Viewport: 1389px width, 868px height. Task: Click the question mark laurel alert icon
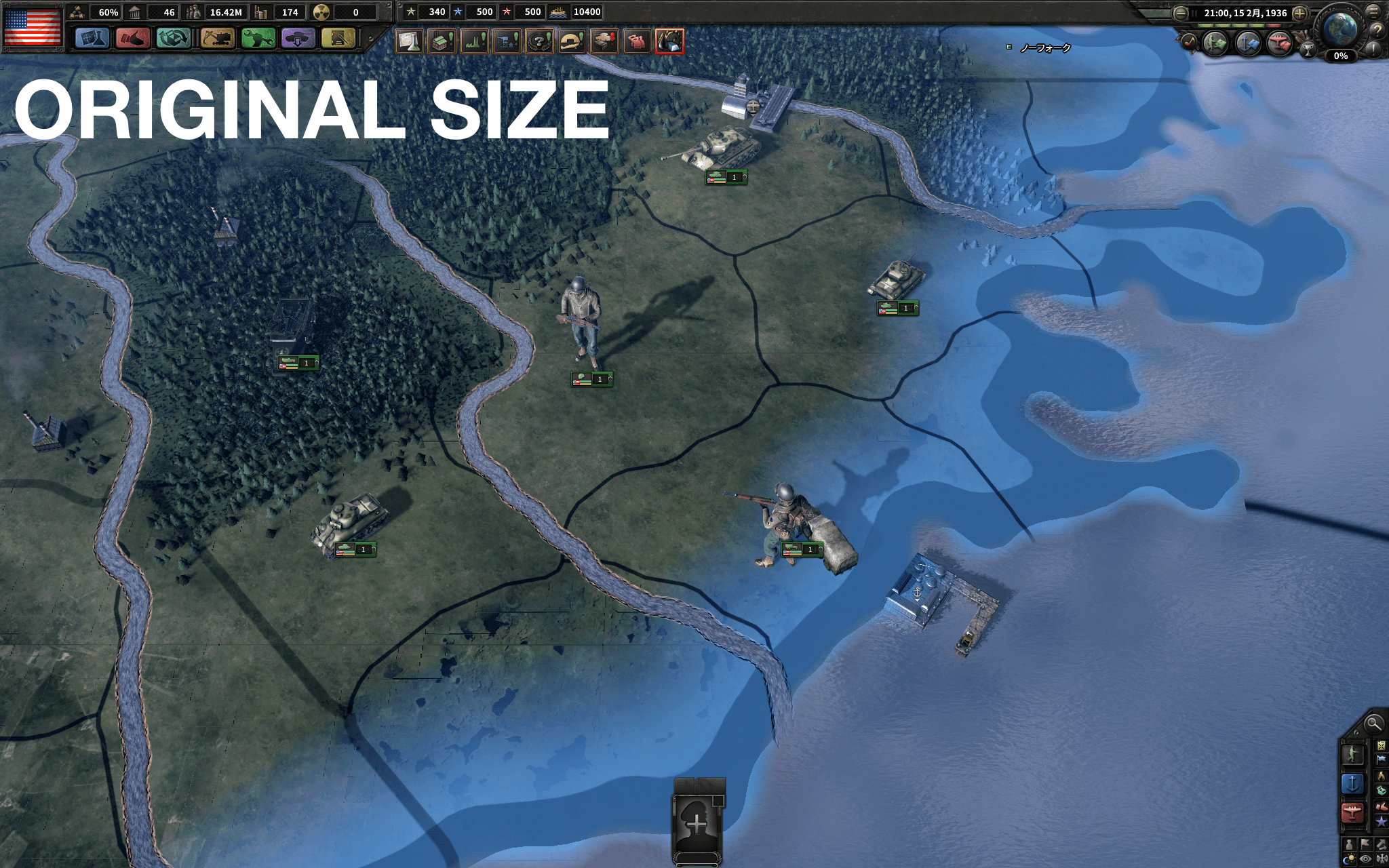pos(539,41)
